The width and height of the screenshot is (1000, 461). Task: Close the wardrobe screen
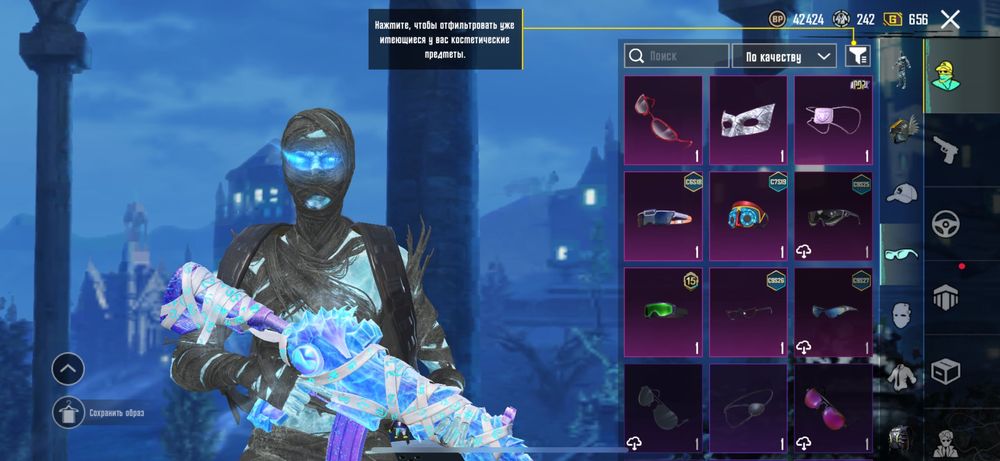[950, 19]
